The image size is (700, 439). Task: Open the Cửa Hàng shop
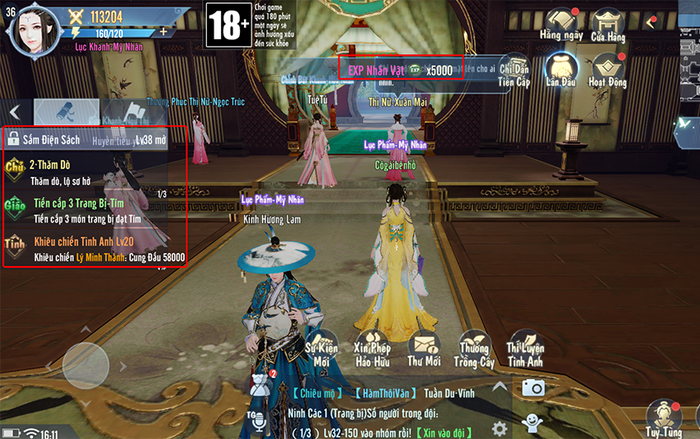[607, 22]
